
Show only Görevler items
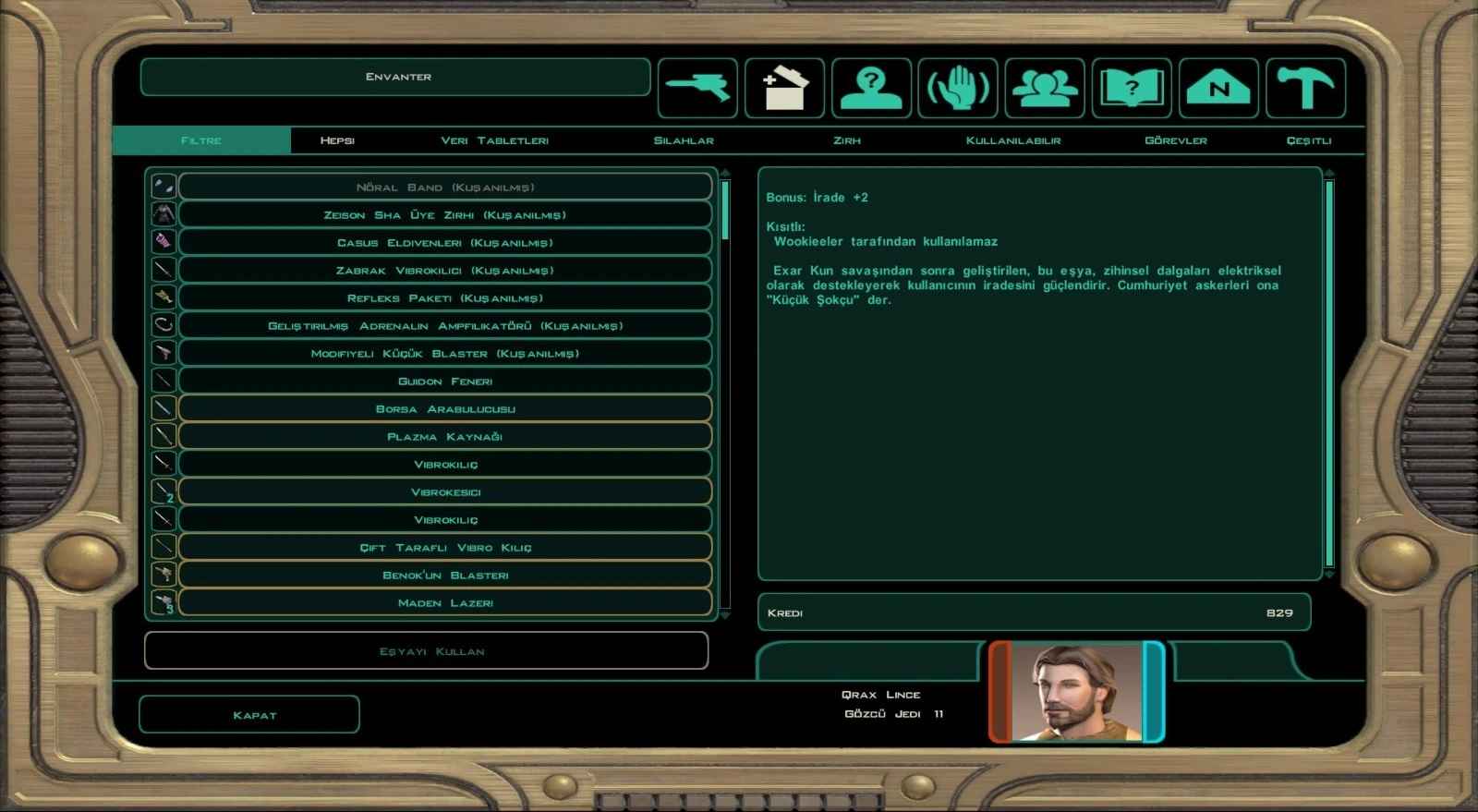[1175, 140]
